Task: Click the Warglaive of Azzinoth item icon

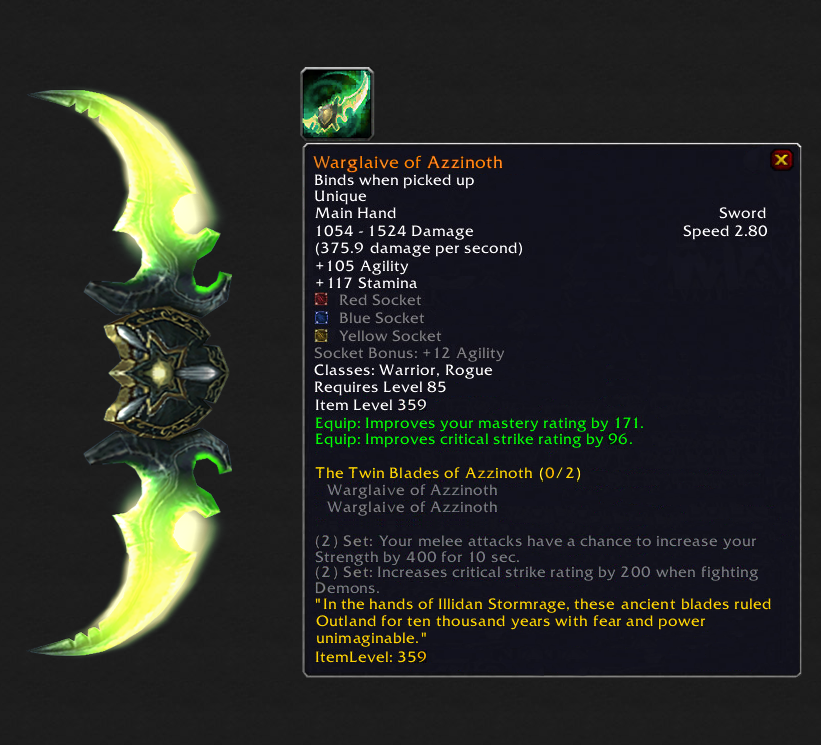Action: coord(337,104)
